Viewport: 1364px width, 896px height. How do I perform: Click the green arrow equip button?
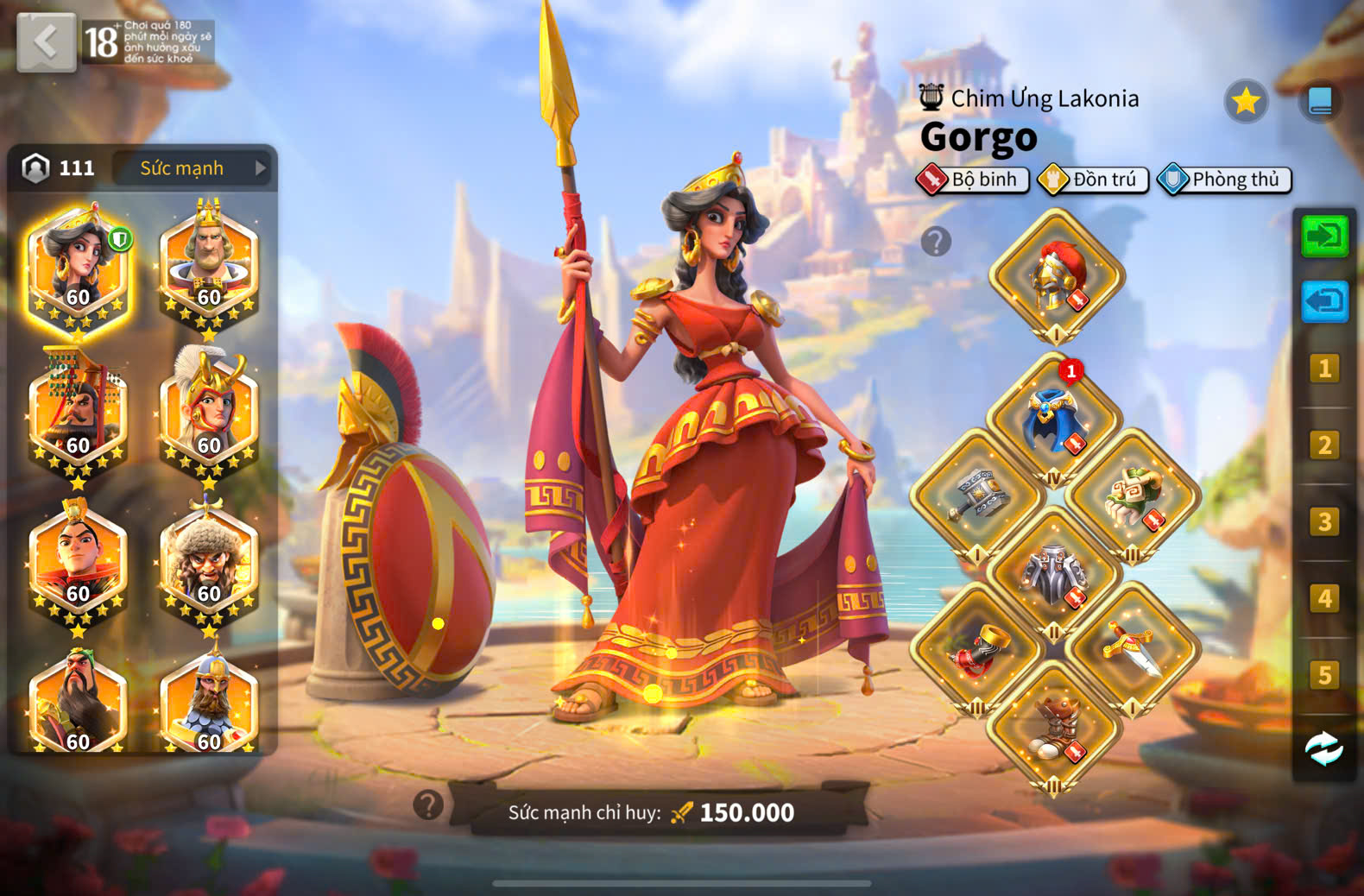1324,236
